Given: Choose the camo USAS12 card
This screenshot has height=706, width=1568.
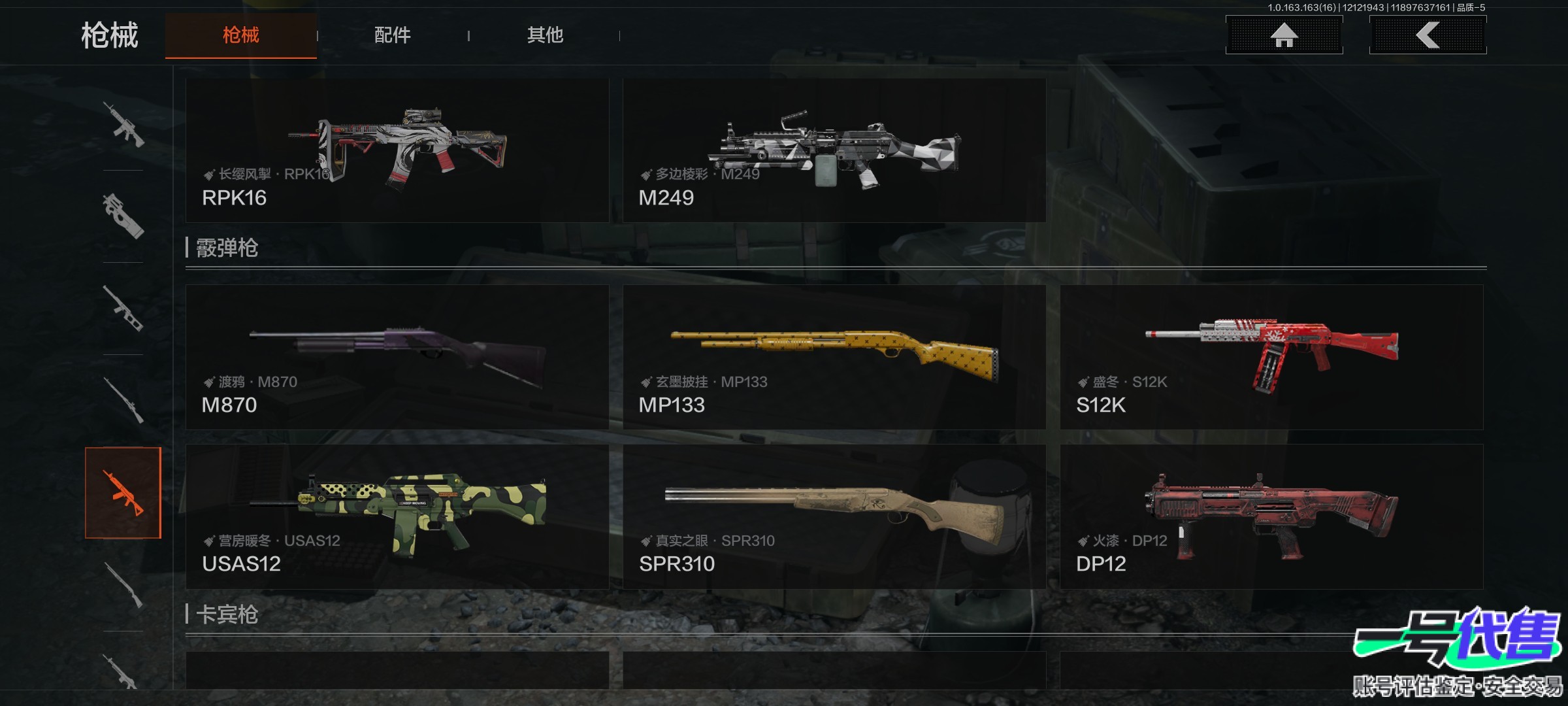Looking at the screenshot, I should coord(397,516).
